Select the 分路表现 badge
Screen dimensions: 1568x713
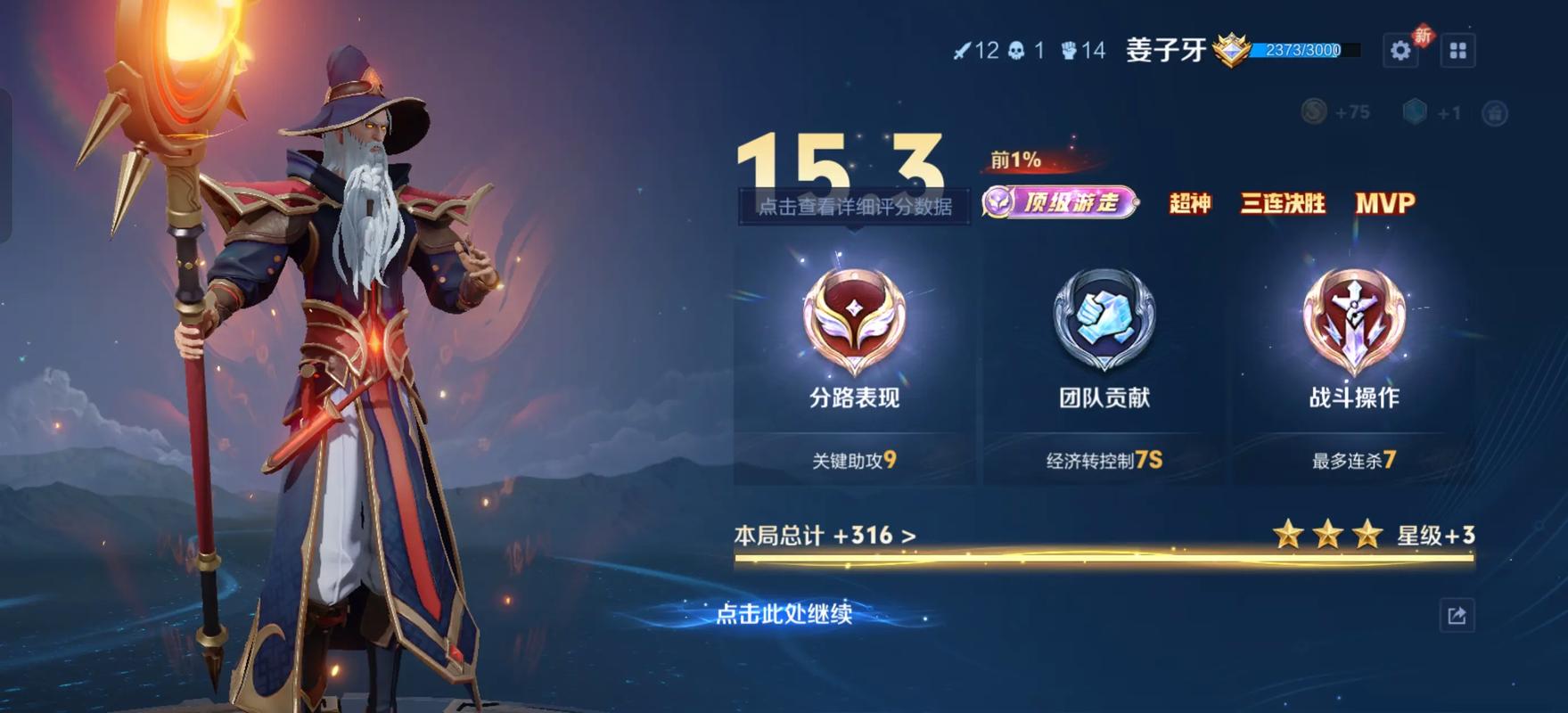(x=854, y=322)
